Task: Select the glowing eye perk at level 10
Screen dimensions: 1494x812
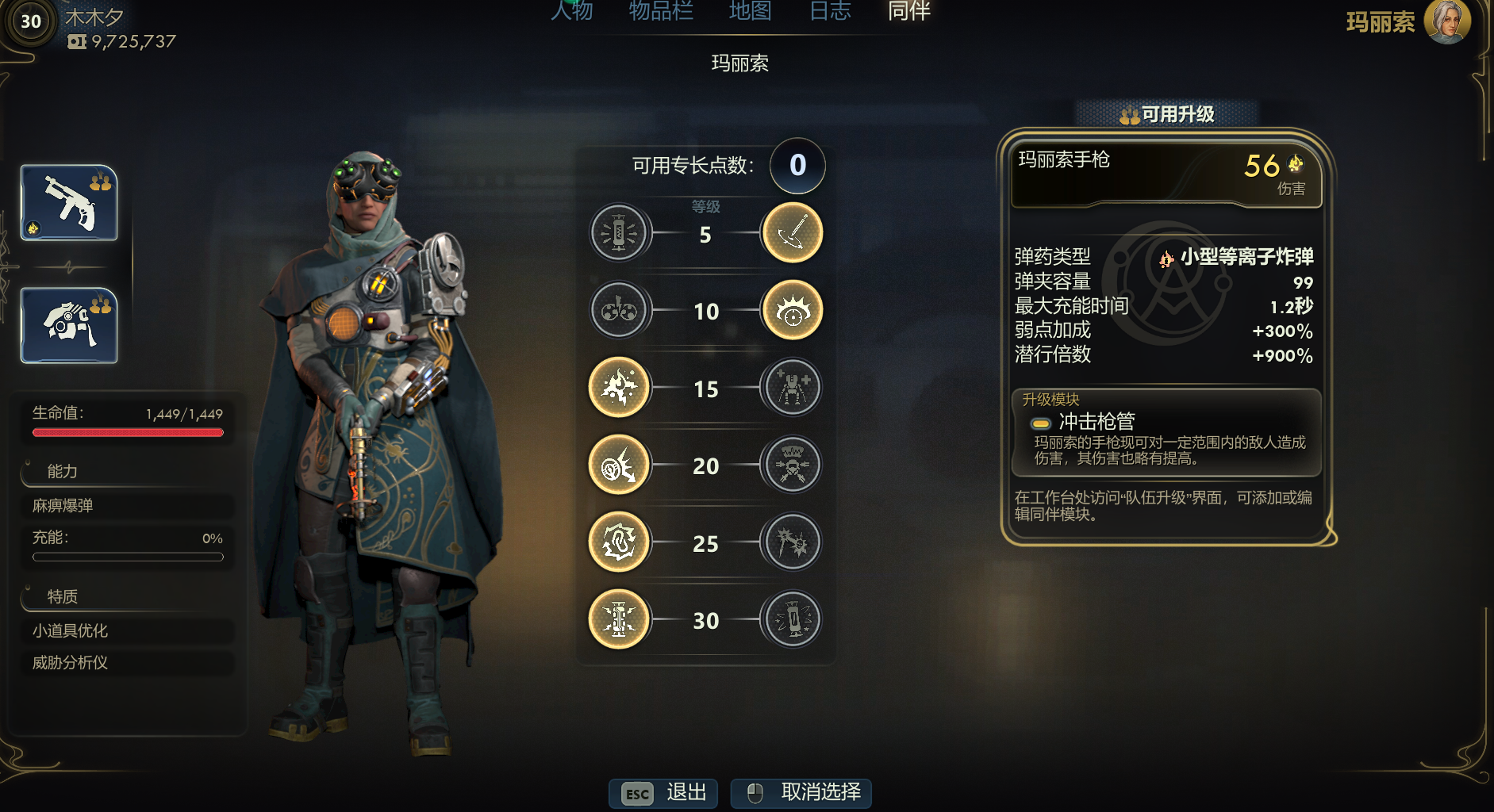Action: point(791,310)
